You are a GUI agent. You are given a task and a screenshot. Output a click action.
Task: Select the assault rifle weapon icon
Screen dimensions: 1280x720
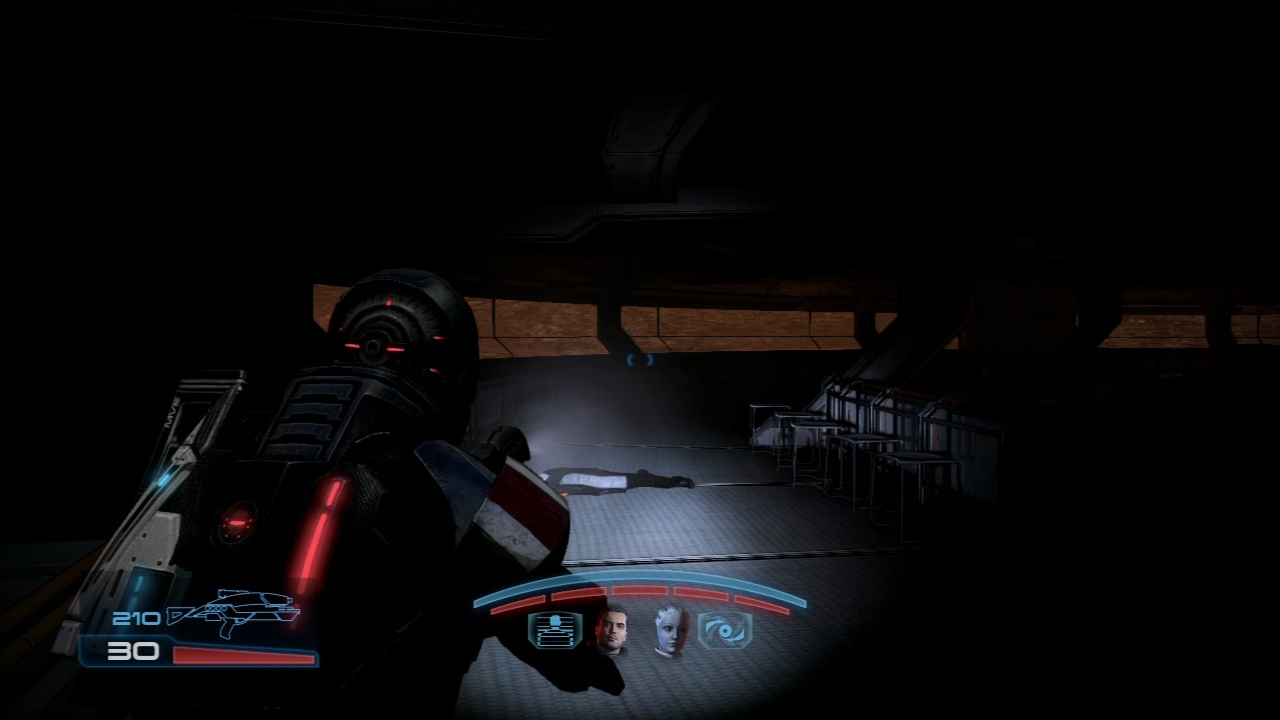[x=234, y=612]
